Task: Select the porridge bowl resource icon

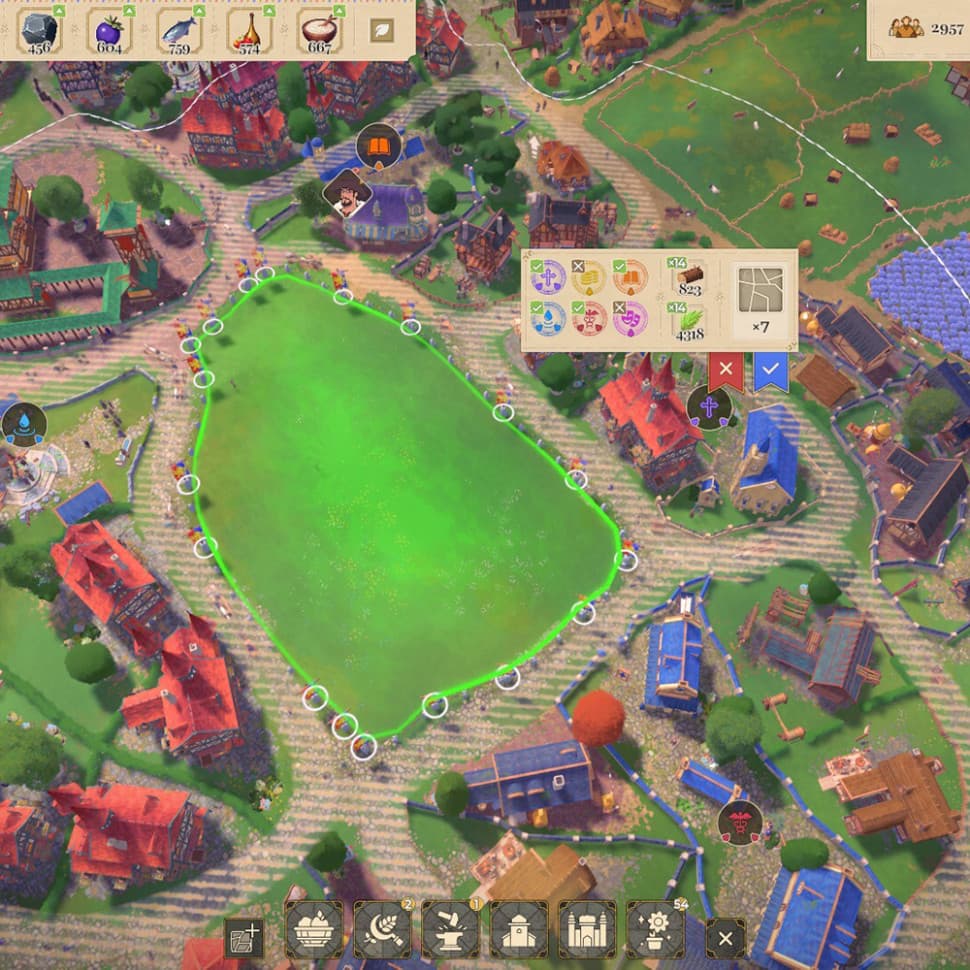Action: pos(320,32)
